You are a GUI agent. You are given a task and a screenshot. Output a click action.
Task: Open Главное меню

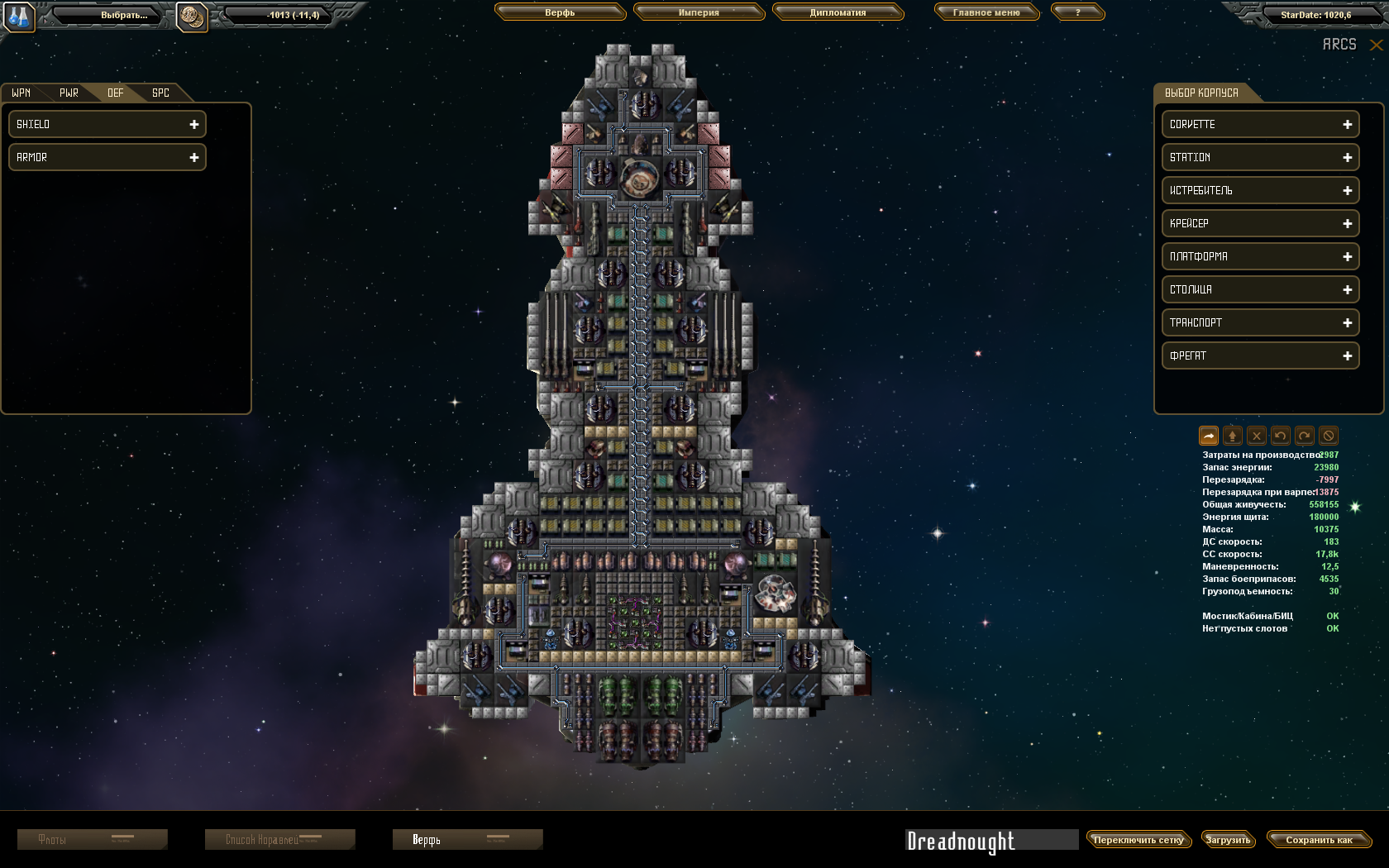click(986, 12)
